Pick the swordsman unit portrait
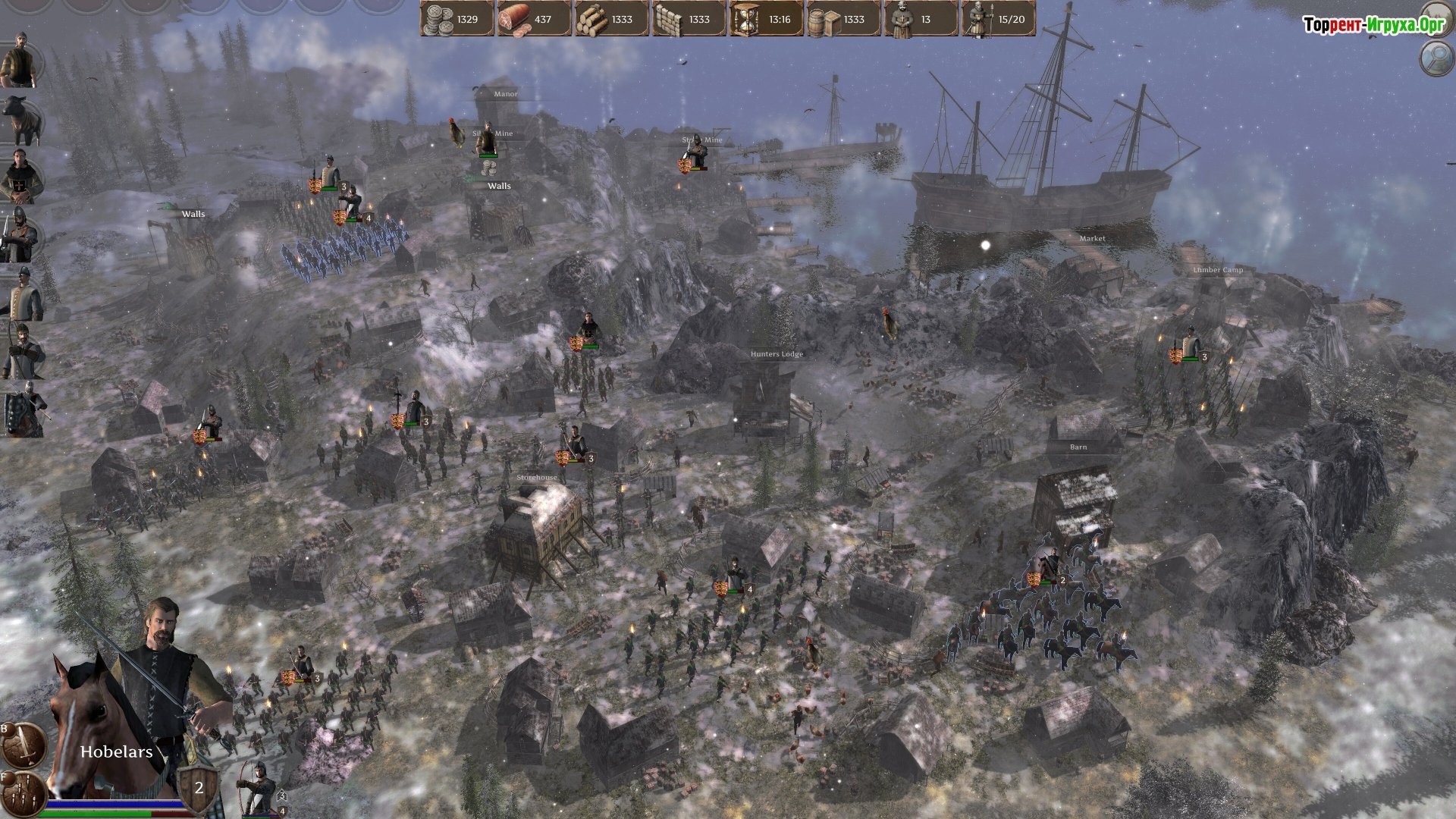This screenshot has height=819, width=1456. click(20, 235)
